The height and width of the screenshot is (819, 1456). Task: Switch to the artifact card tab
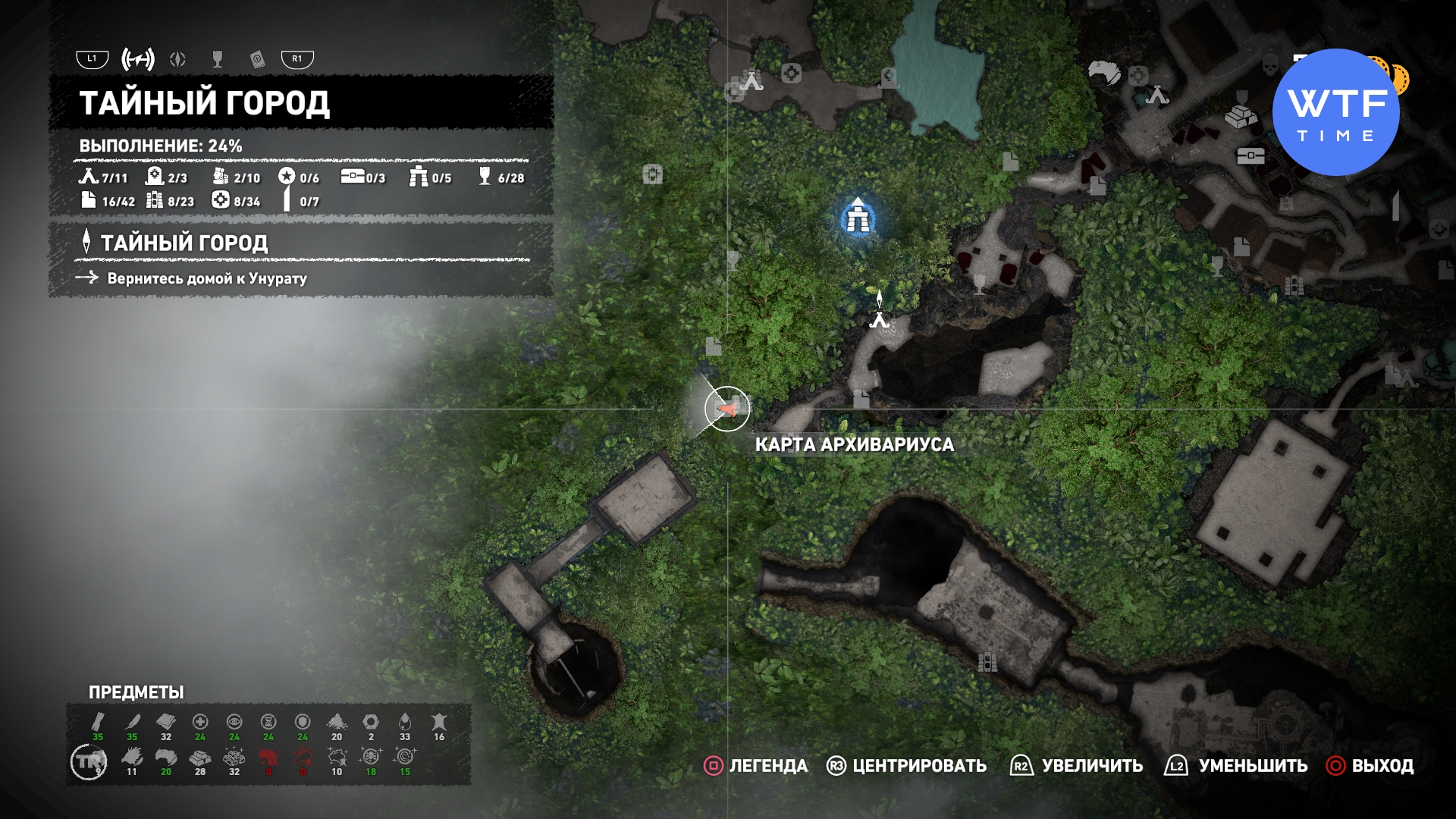(257, 59)
